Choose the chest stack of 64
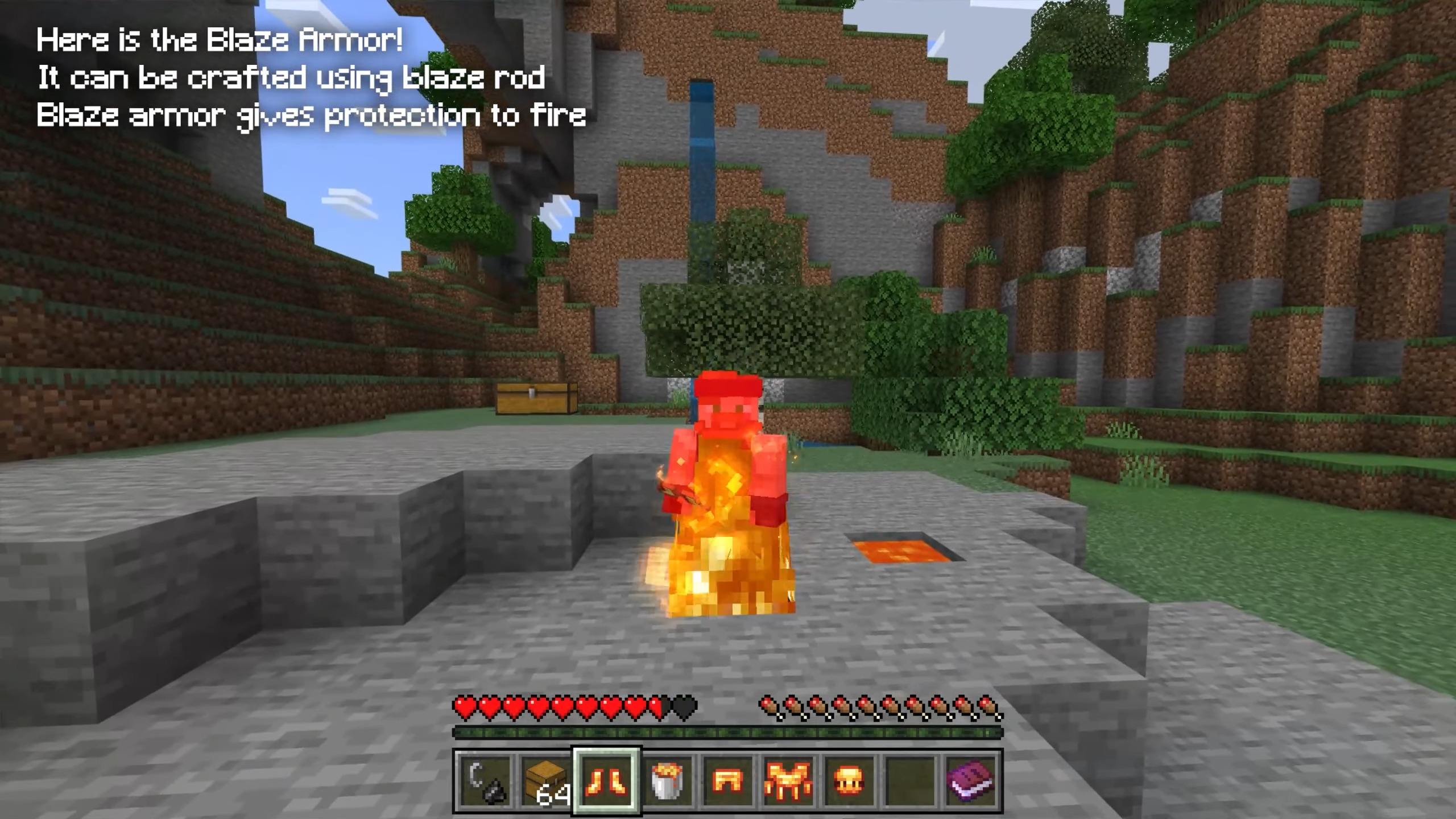This screenshot has width=1456, height=819. [x=546, y=781]
